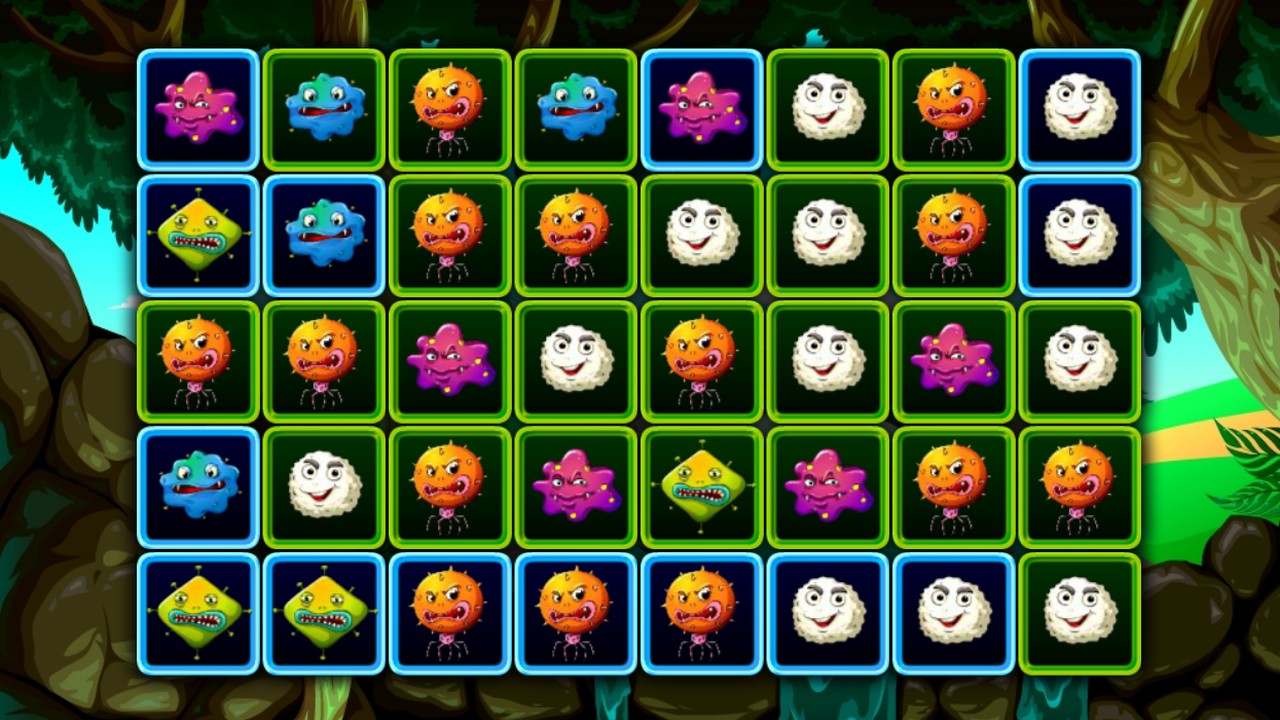Image resolution: width=1280 pixels, height=720 pixels.
Task: Select the white fluffy monster with blue border in the bottom row
Action: 827,613
